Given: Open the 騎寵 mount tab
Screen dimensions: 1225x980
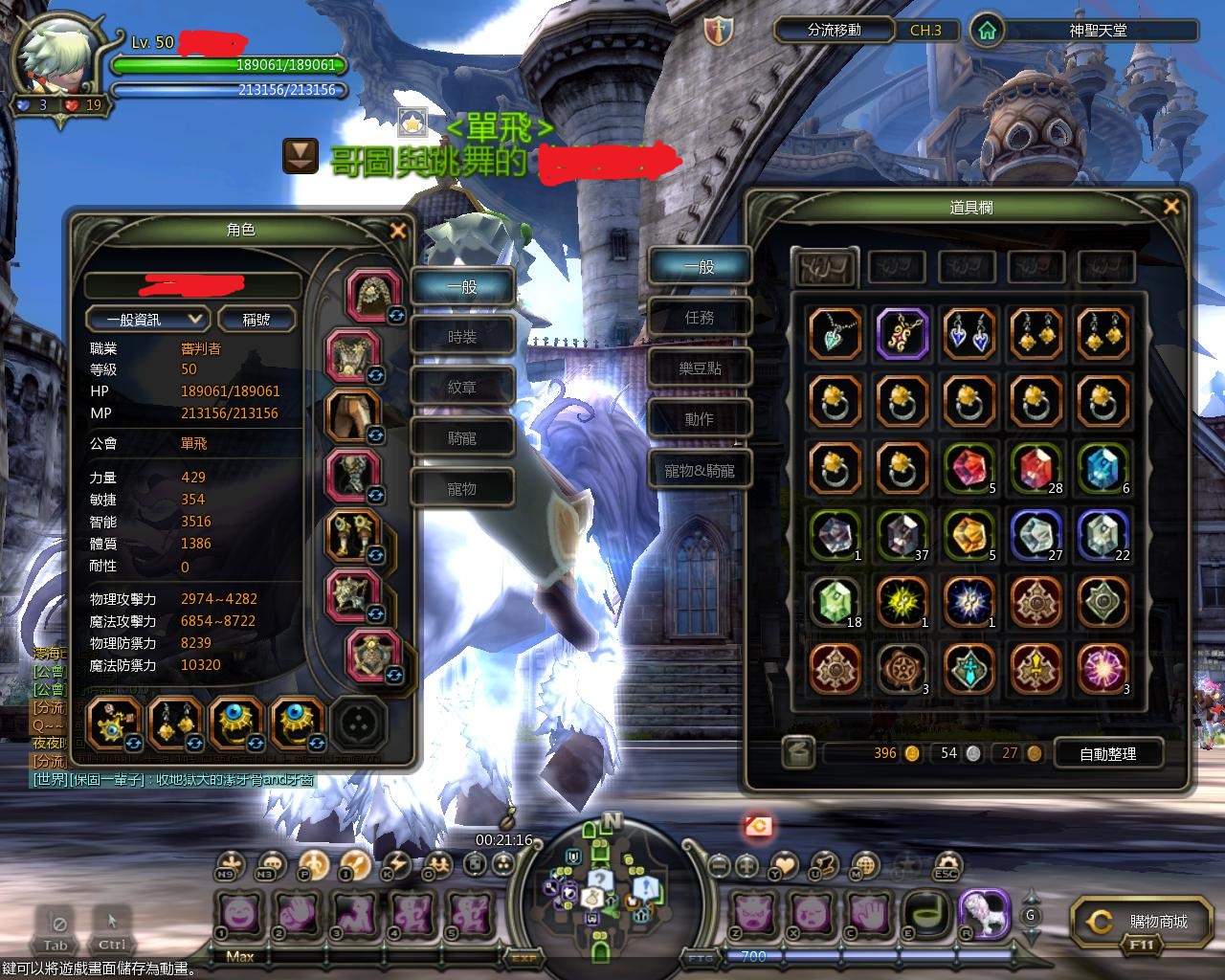Looking at the screenshot, I should coord(462,438).
